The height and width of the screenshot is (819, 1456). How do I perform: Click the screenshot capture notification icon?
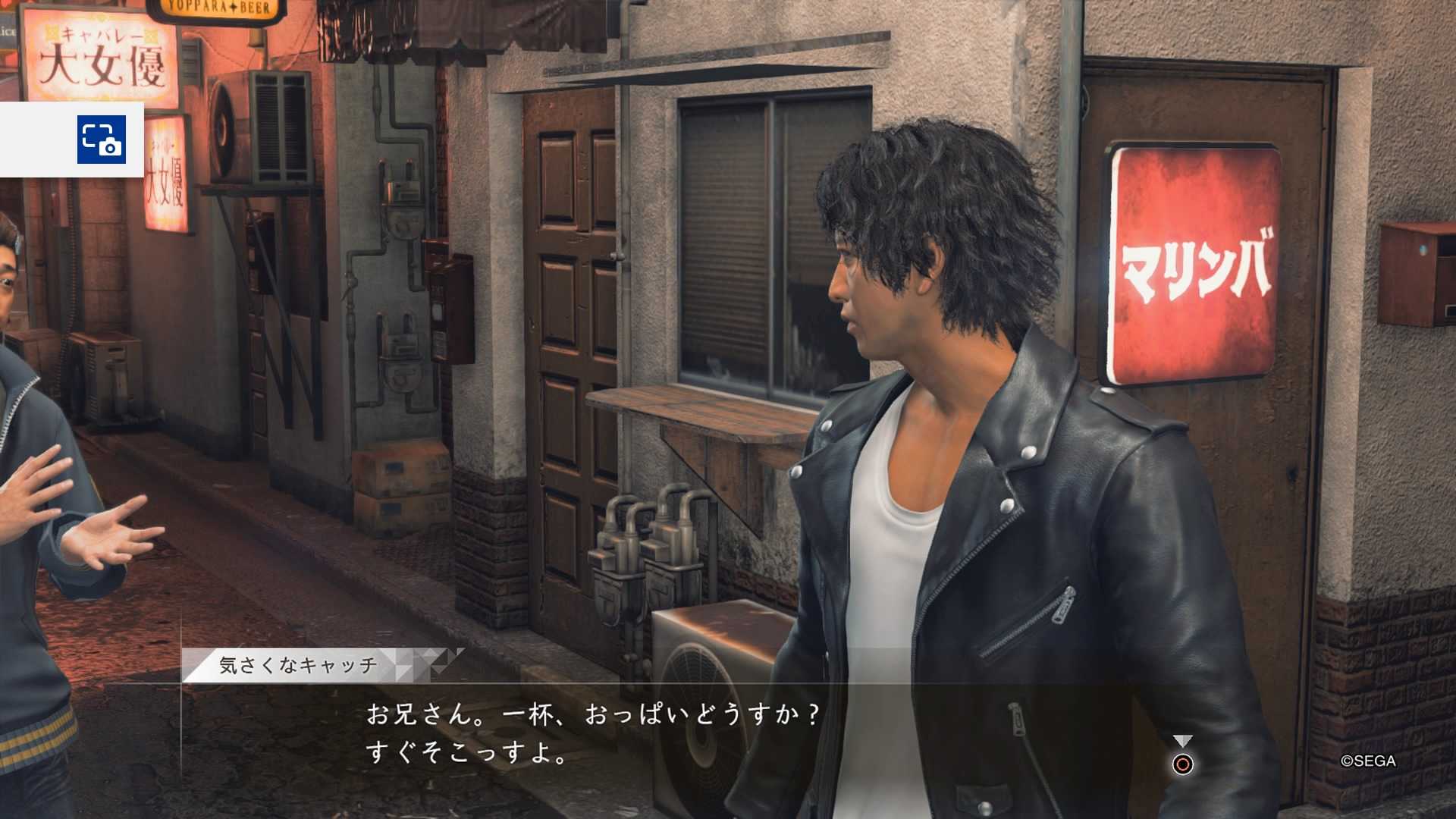tap(102, 140)
